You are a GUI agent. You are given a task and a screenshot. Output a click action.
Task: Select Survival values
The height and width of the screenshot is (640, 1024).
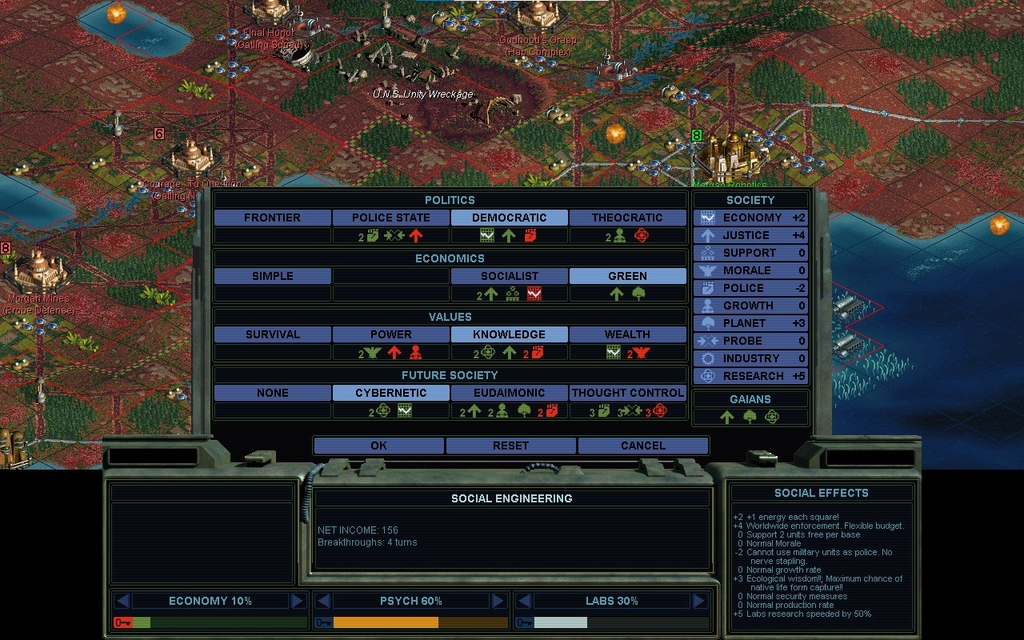tap(272, 335)
